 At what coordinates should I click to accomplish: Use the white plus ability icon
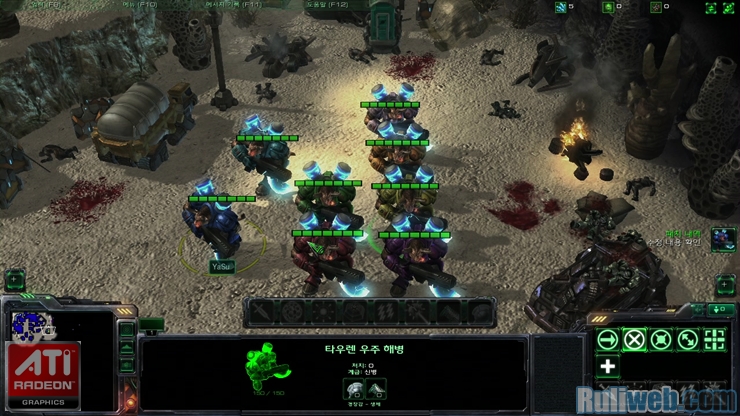(x=607, y=366)
